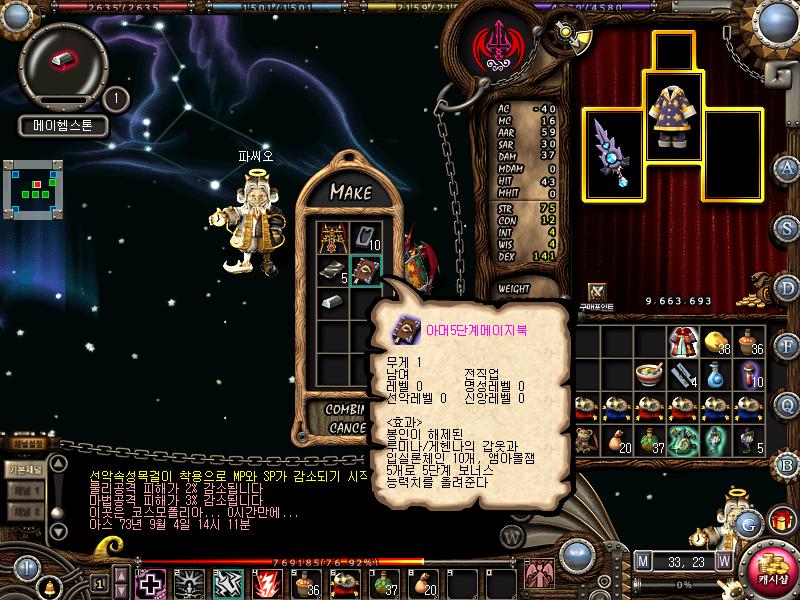This screenshot has width=800, height=600.
Task: Cancel the Make crafting window
Action: pos(347,427)
